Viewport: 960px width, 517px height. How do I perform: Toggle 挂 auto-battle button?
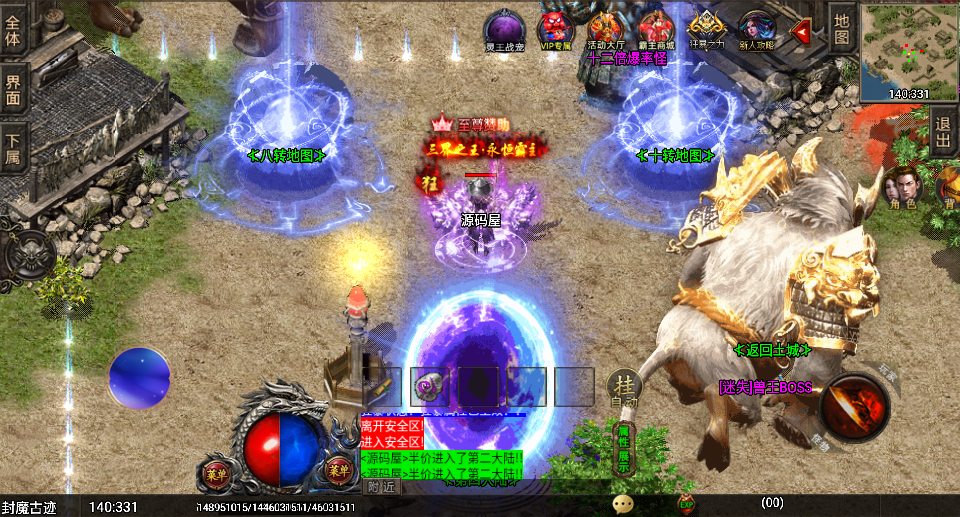[x=625, y=387]
